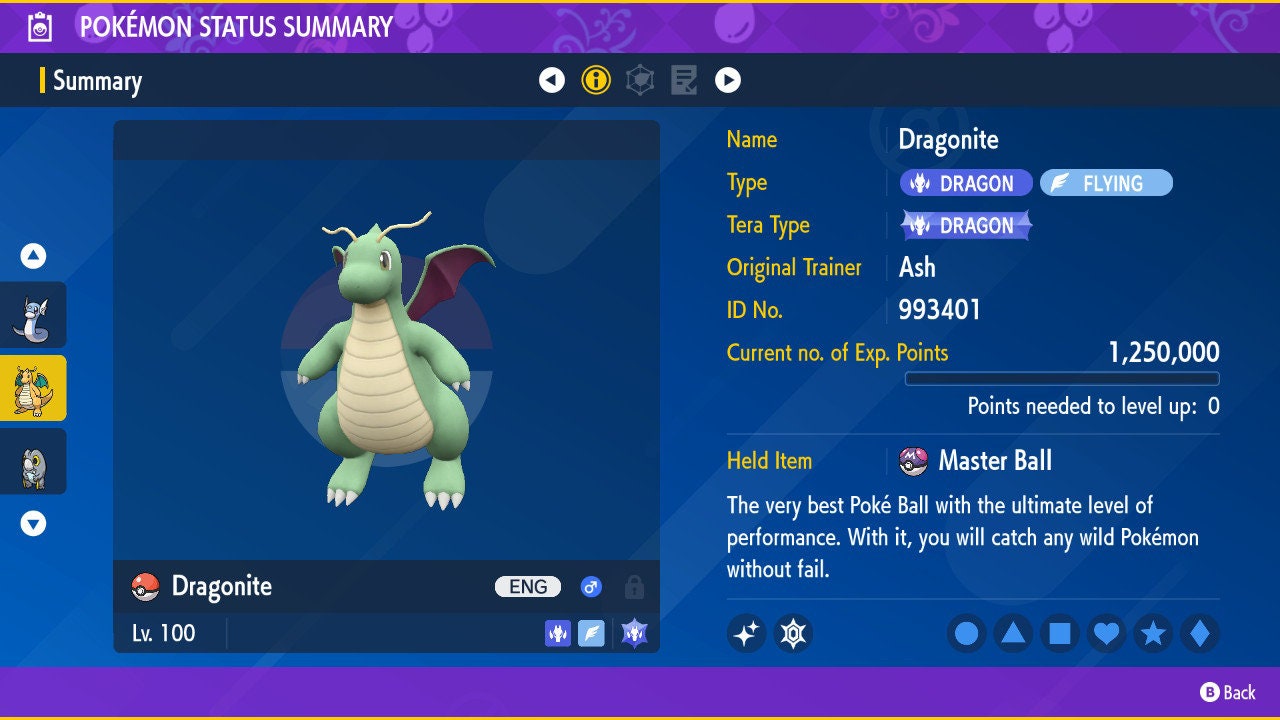This screenshot has width=1280, height=720.
Task: Click the experience points progress bar
Action: pos(1062,378)
